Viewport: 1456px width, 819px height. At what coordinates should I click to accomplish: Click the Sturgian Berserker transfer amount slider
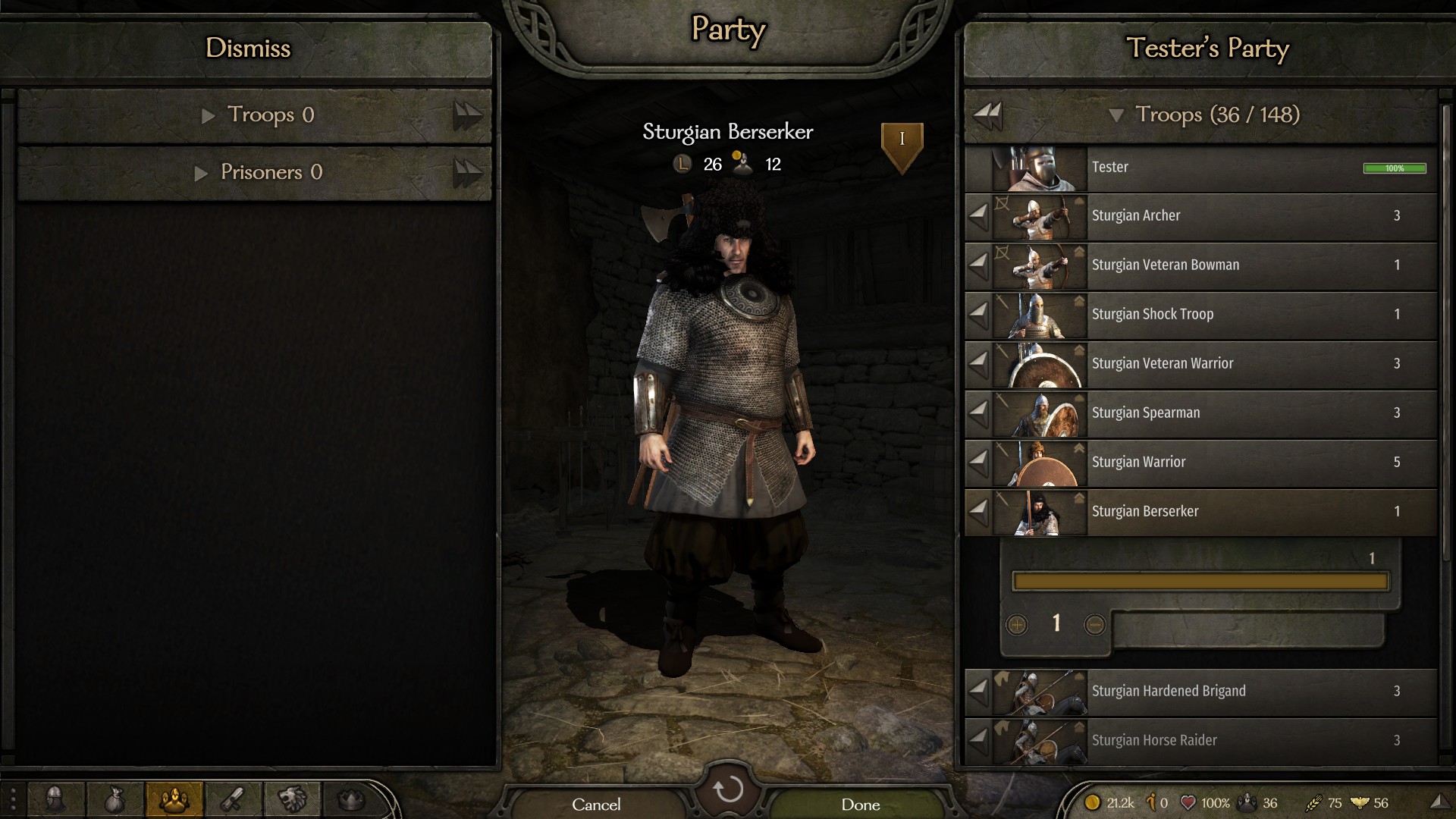click(x=1200, y=582)
